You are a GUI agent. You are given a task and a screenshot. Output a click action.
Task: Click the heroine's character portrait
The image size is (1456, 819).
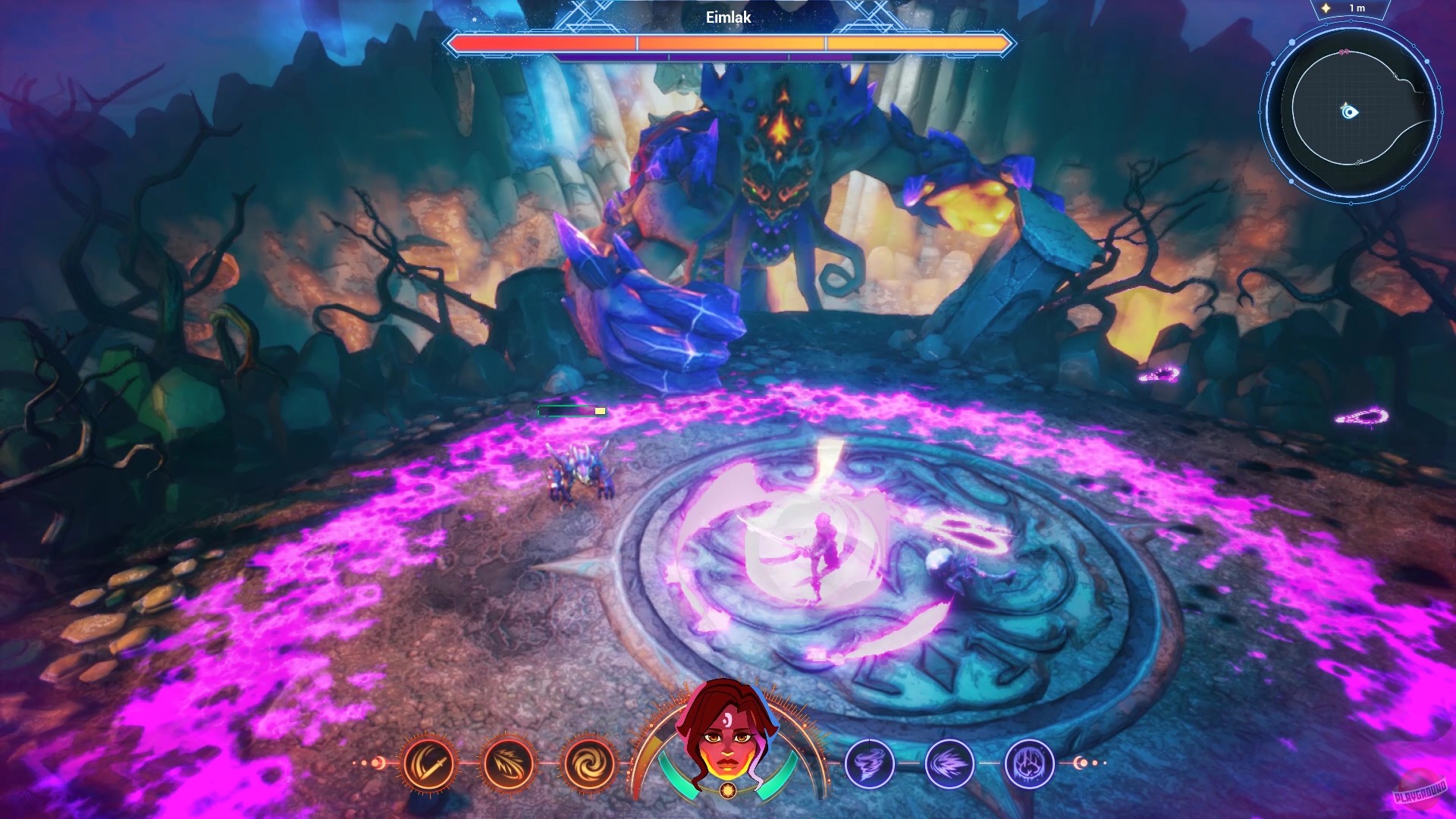pos(726,732)
